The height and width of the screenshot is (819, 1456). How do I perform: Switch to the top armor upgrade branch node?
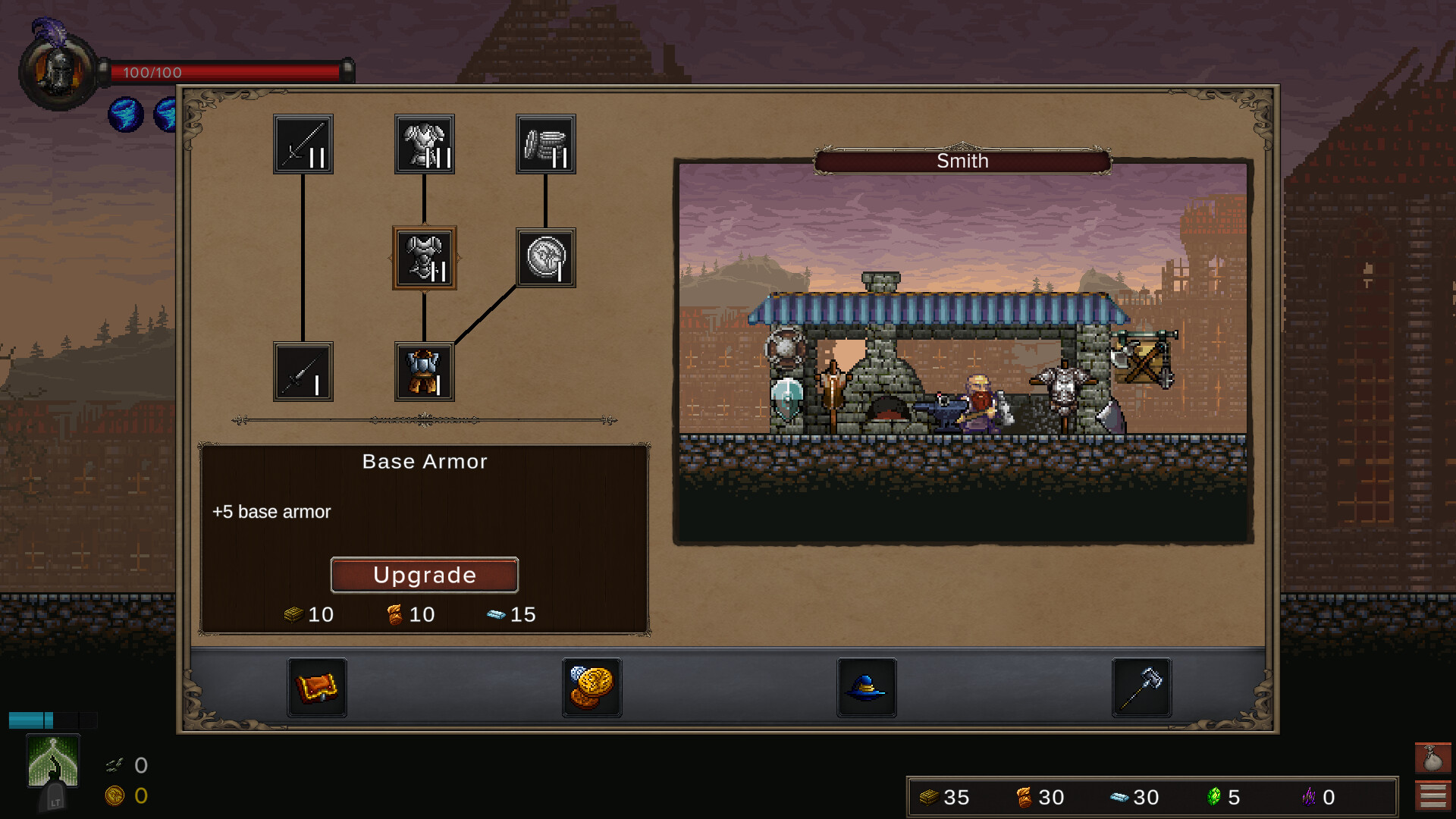pyautogui.click(x=424, y=144)
